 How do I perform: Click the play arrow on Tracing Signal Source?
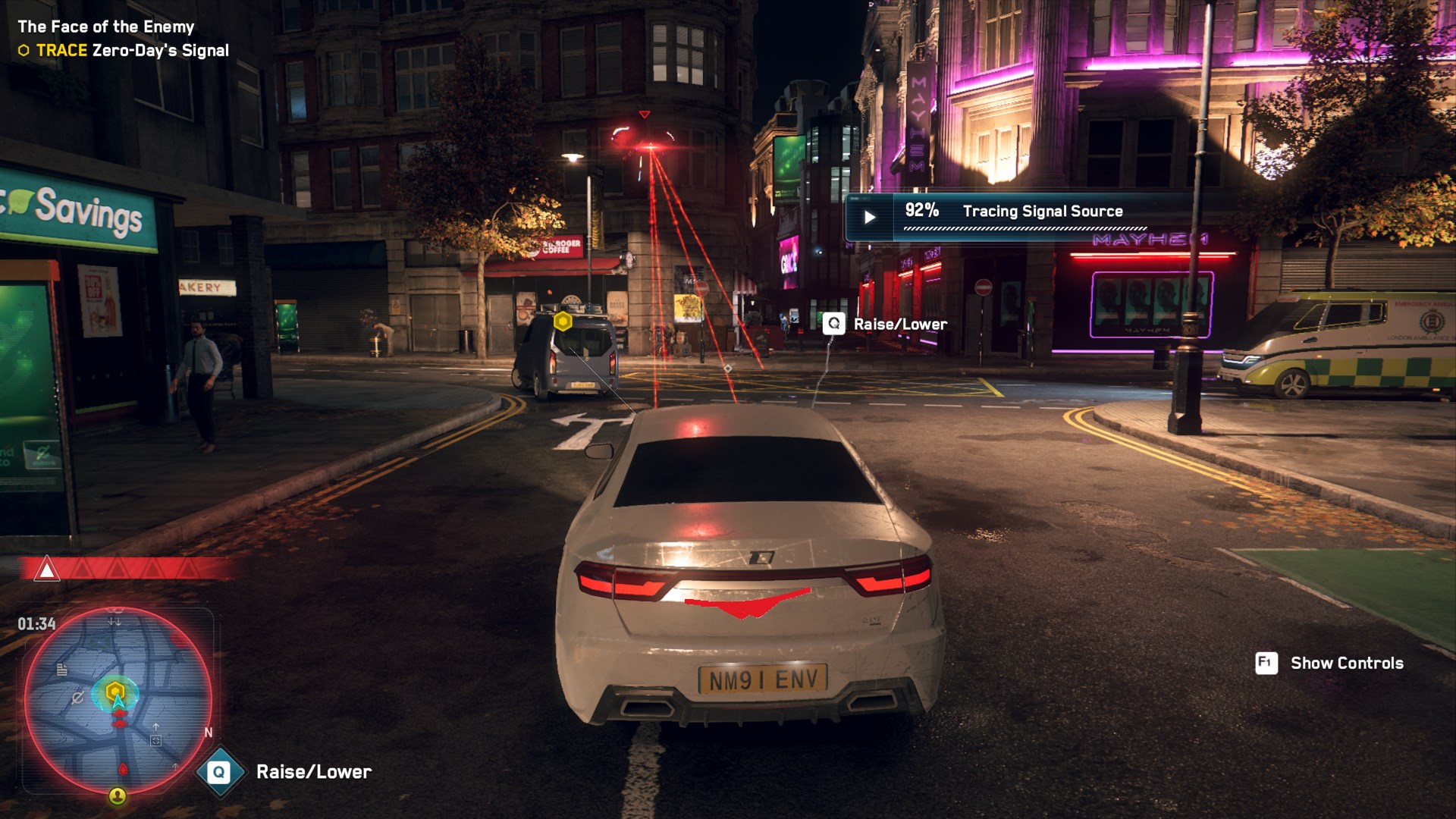coord(869,215)
